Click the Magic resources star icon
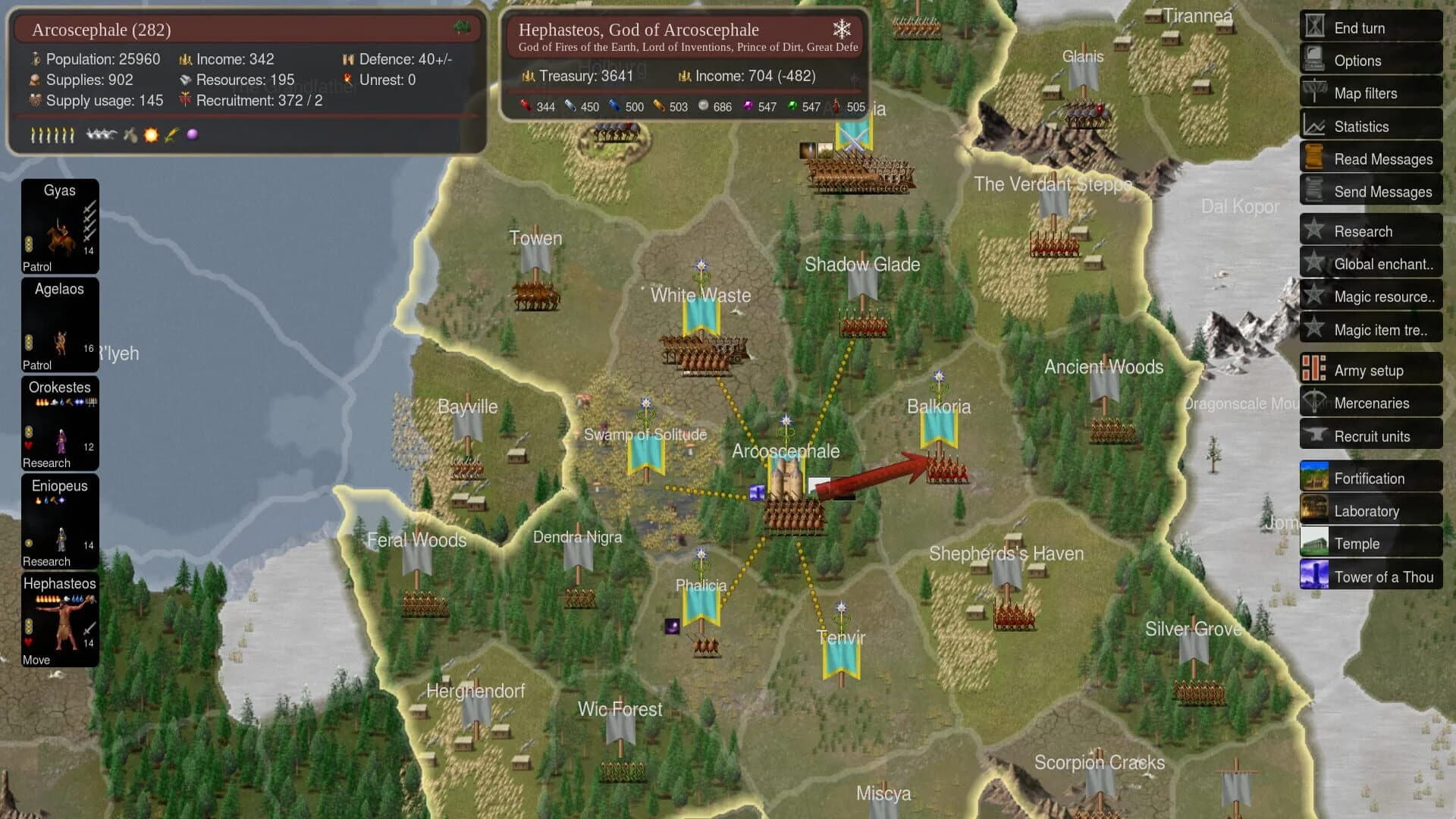Viewport: 1456px width, 819px height. 1313,296
